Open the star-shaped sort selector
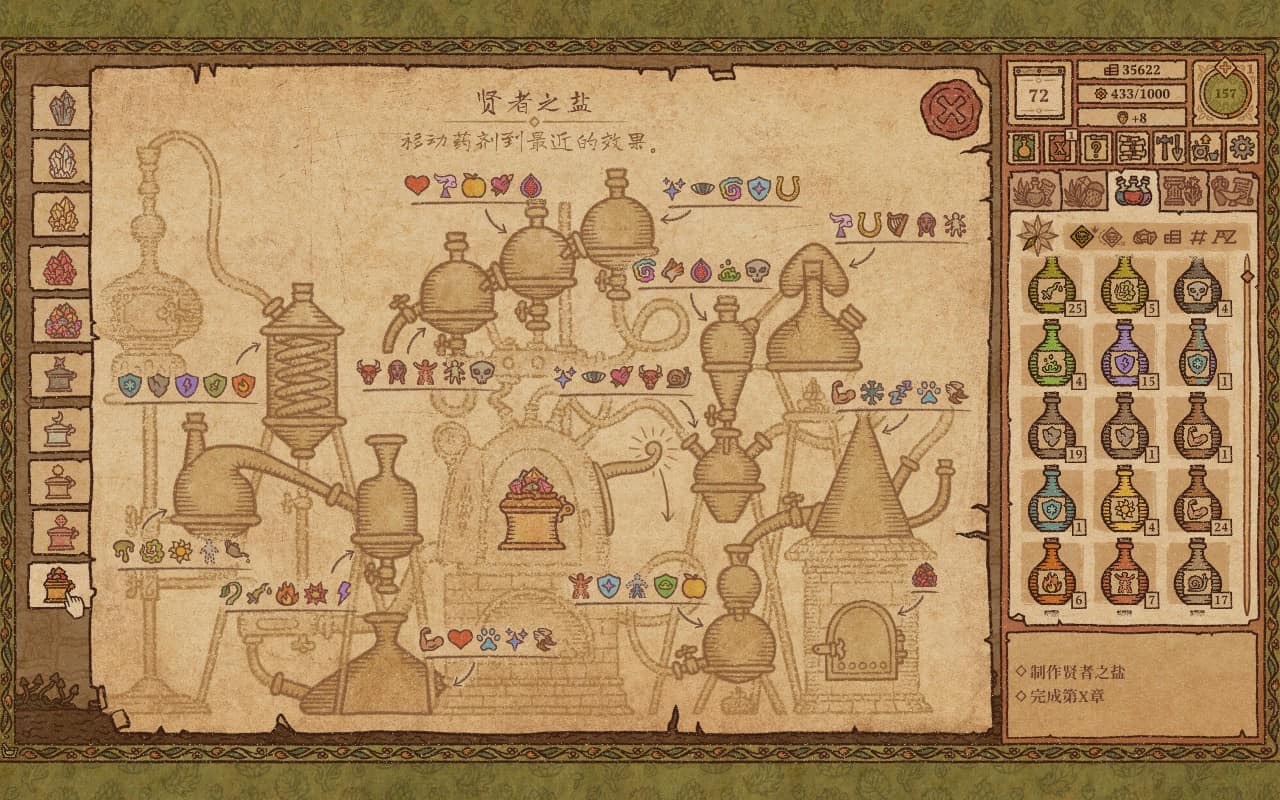The image size is (1280, 800). tap(1040, 237)
